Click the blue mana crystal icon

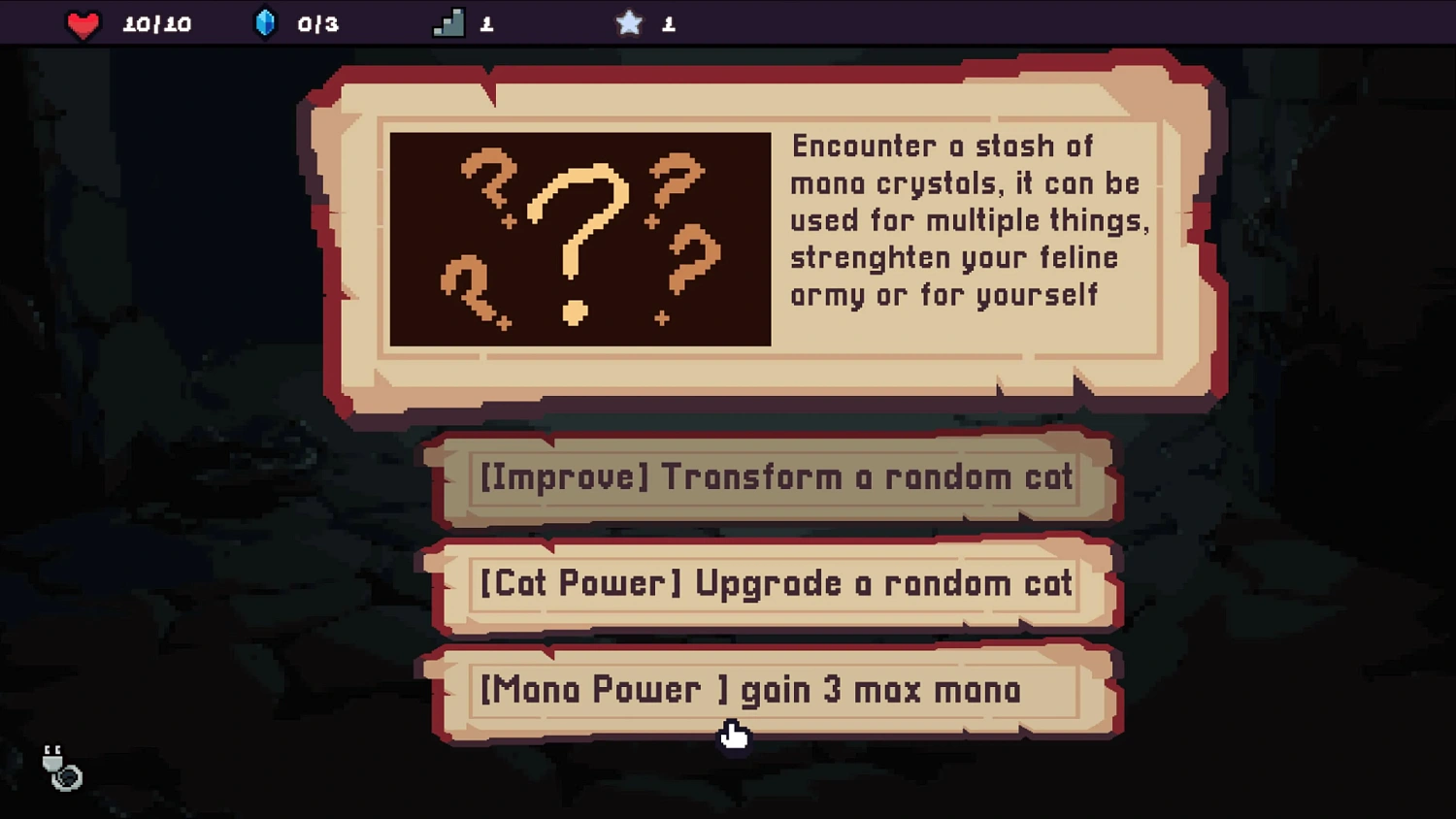[x=265, y=23]
